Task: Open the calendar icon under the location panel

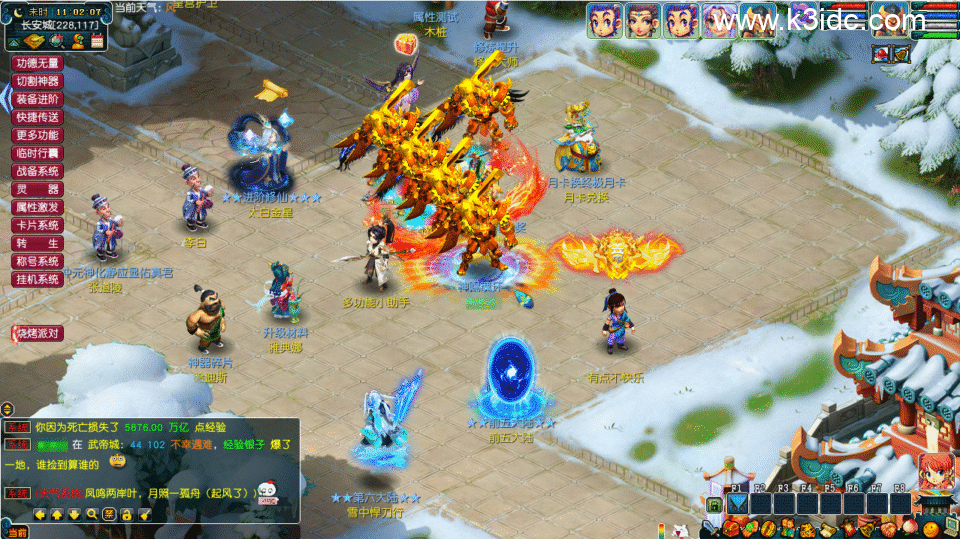Action: pos(97,41)
